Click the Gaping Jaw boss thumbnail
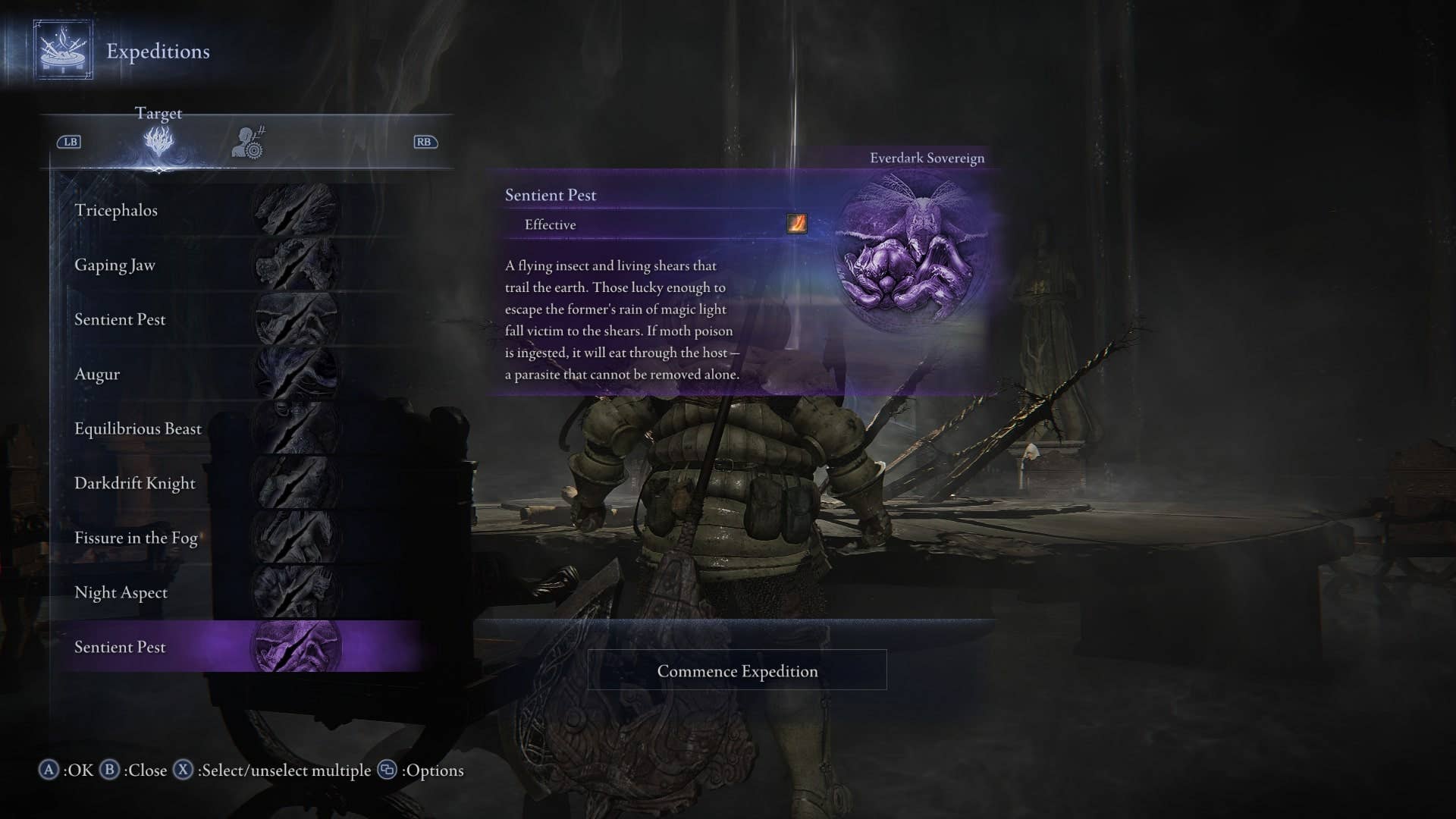The height and width of the screenshot is (819, 1456). click(x=296, y=265)
